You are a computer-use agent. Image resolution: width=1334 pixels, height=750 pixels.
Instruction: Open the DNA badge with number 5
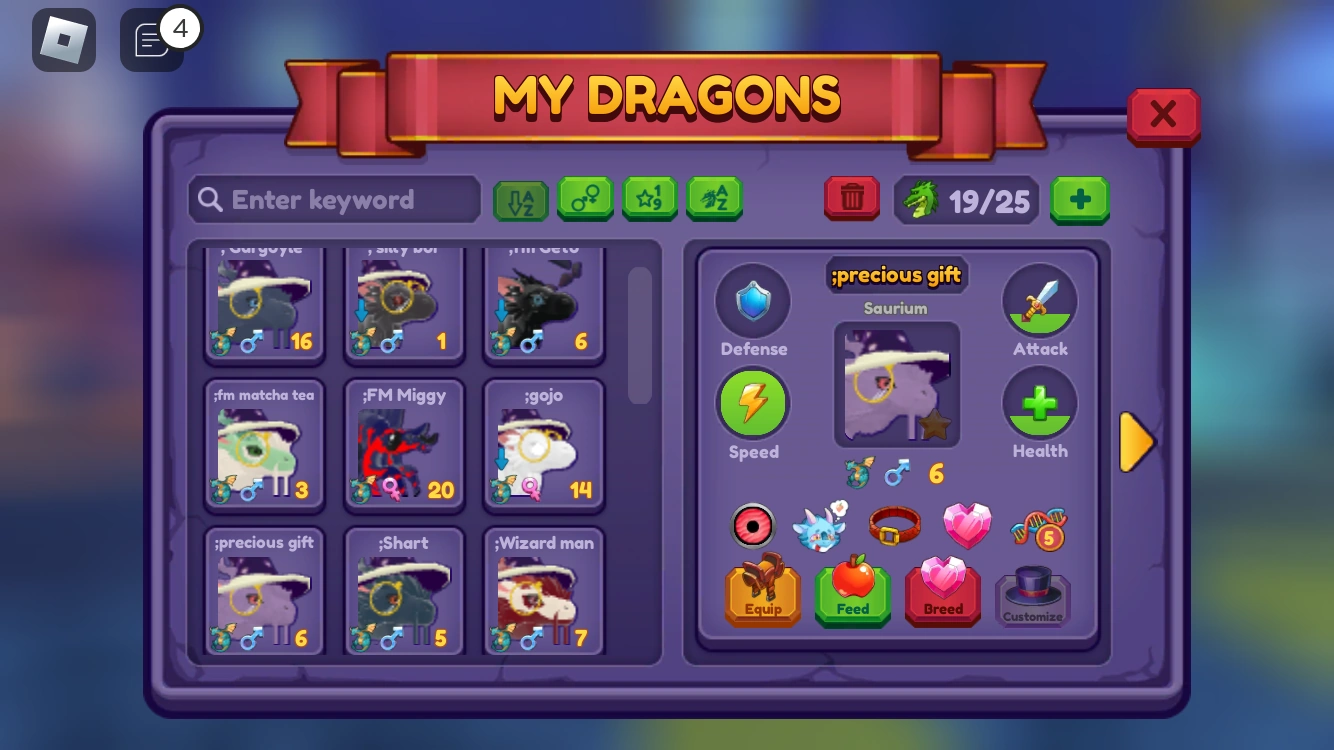point(1040,528)
